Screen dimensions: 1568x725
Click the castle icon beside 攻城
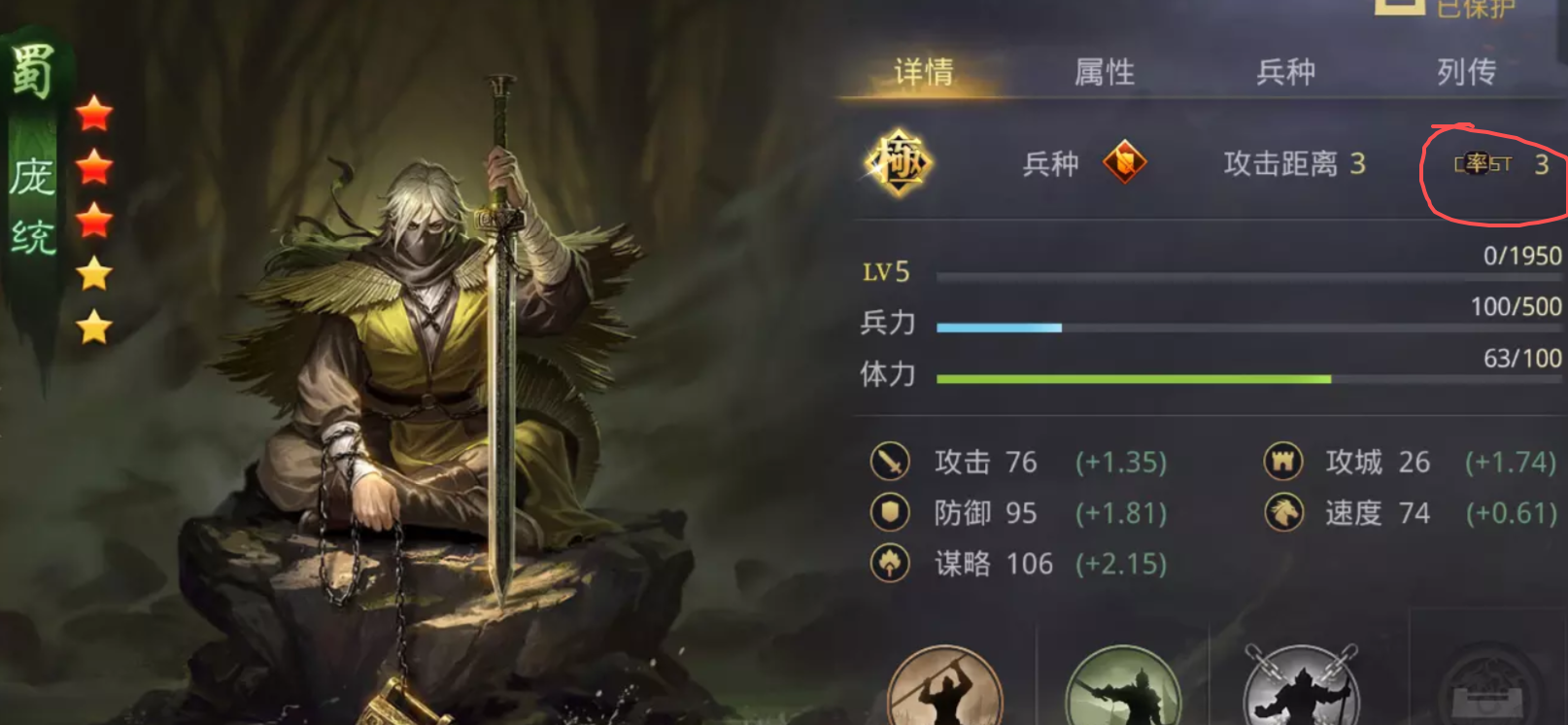pyautogui.click(x=1283, y=463)
